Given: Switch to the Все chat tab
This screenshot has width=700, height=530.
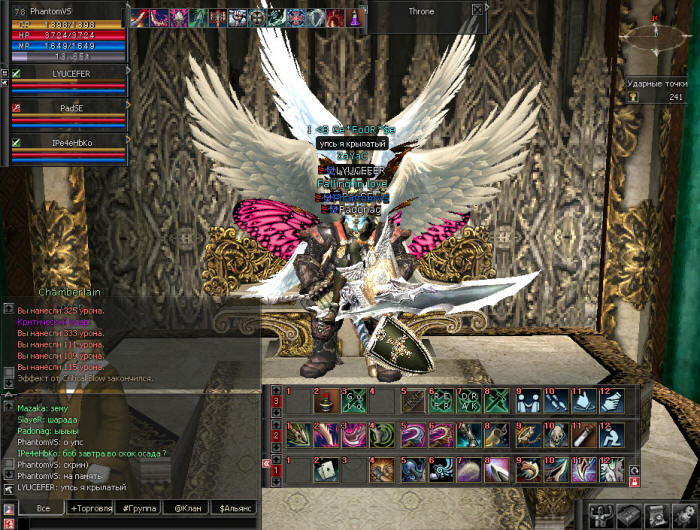Looking at the screenshot, I should [42, 509].
